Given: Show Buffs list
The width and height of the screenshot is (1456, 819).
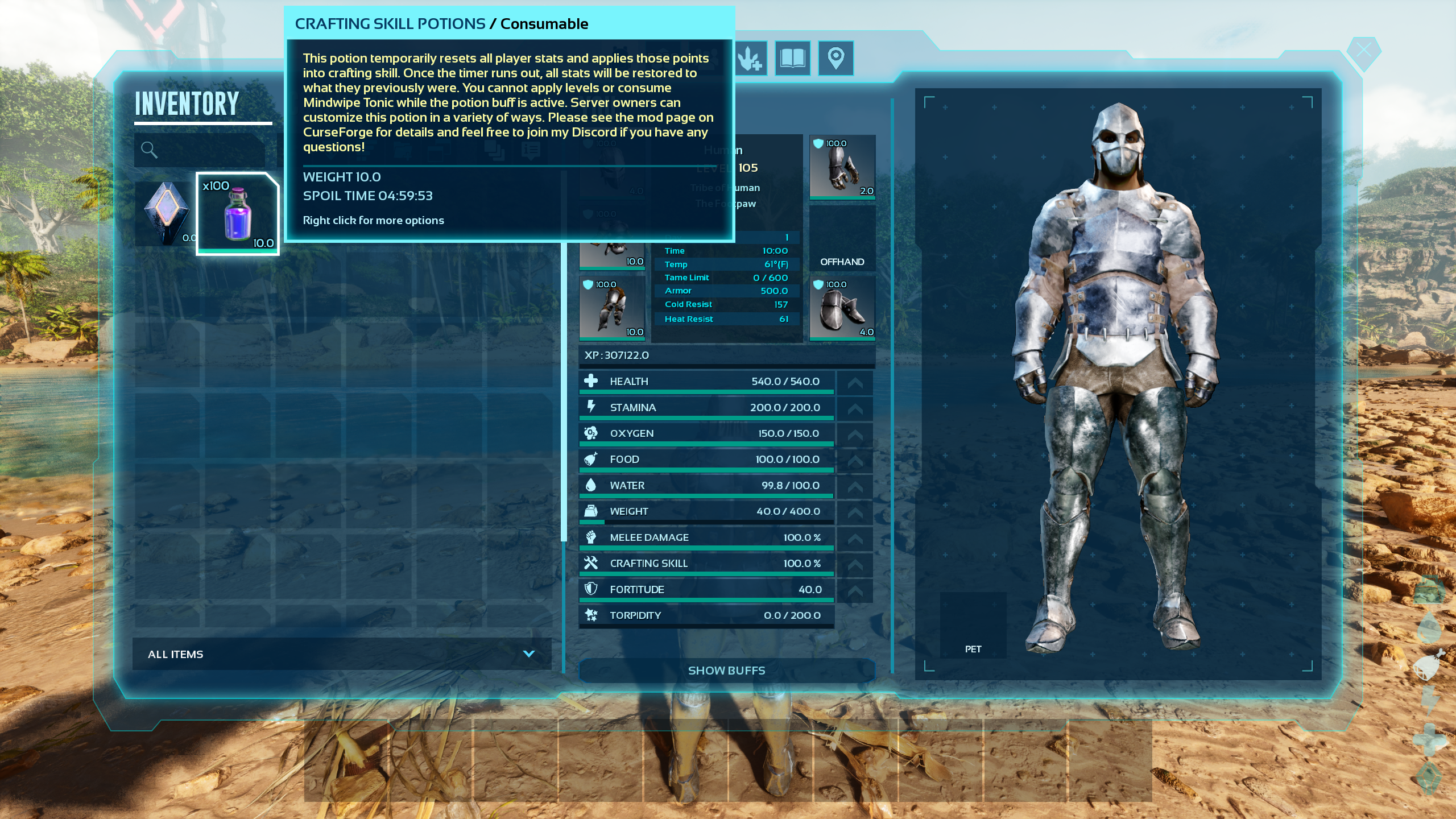Looking at the screenshot, I should [x=726, y=671].
